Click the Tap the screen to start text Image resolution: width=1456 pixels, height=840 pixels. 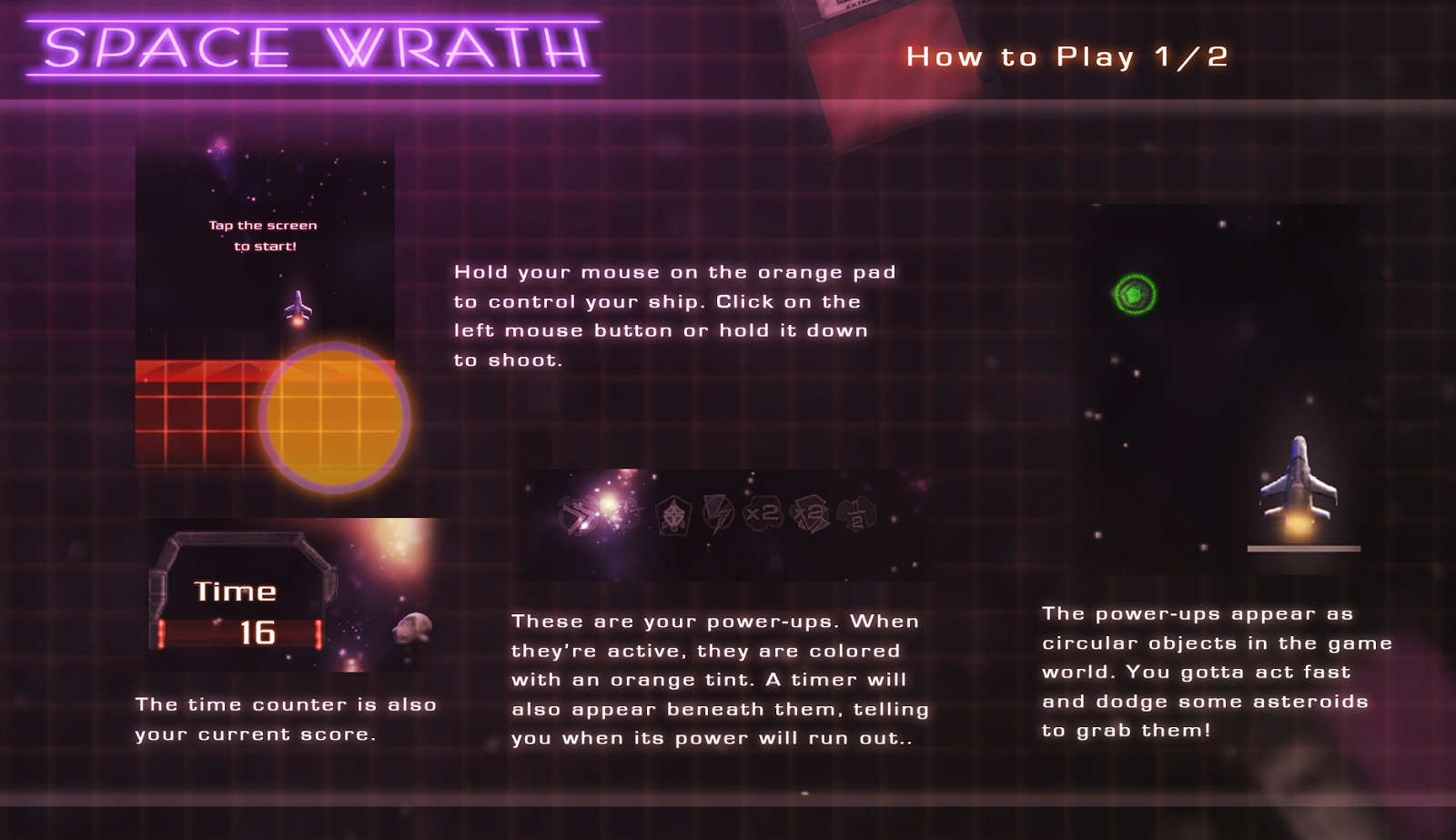pyautogui.click(x=262, y=235)
